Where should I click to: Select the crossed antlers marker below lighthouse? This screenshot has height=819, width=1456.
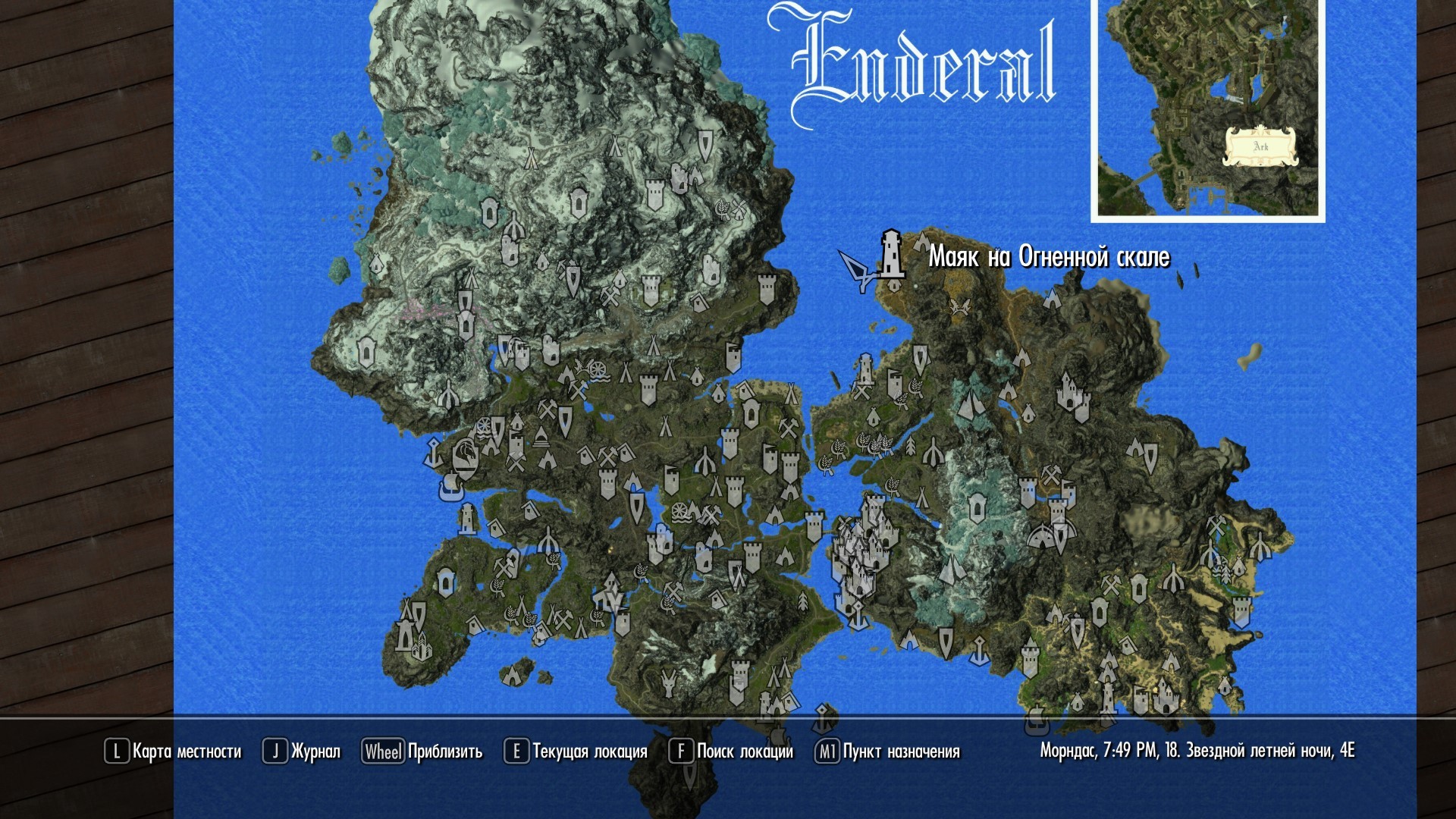[x=958, y=306]
